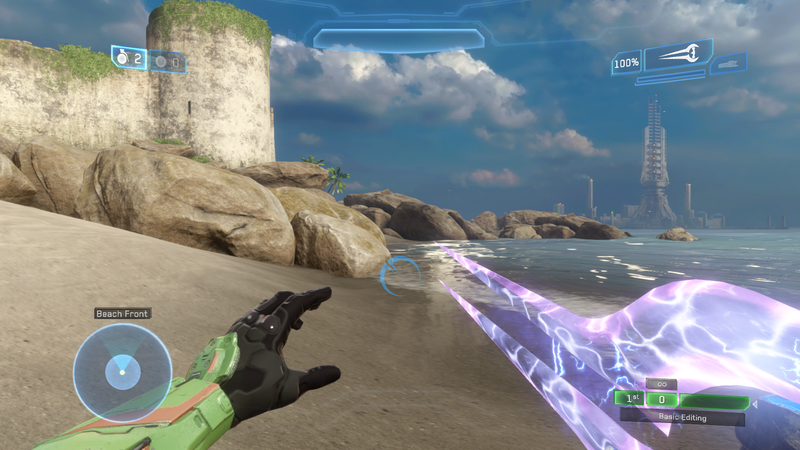Select the empty second grenade slot
The width and height of the screenshot is (800, 450).
click(168, 62)
